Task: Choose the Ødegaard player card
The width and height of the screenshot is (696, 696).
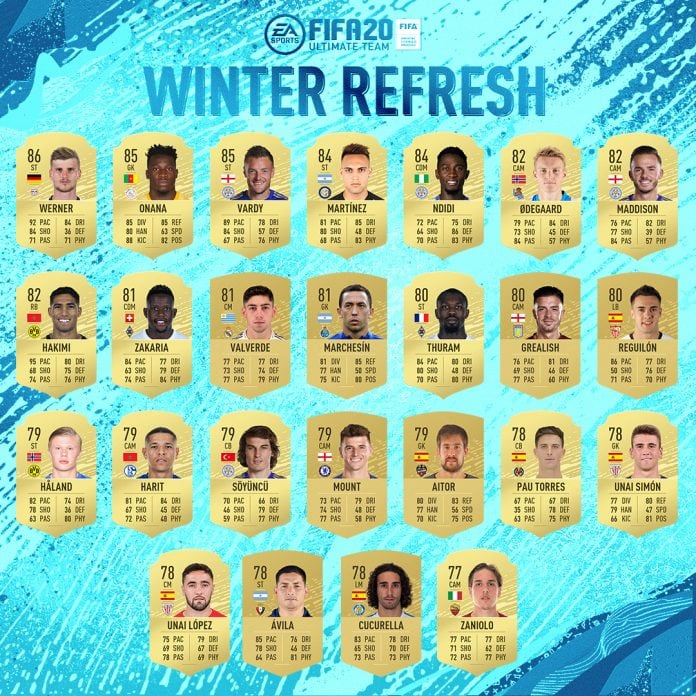Action: point(540,195)
